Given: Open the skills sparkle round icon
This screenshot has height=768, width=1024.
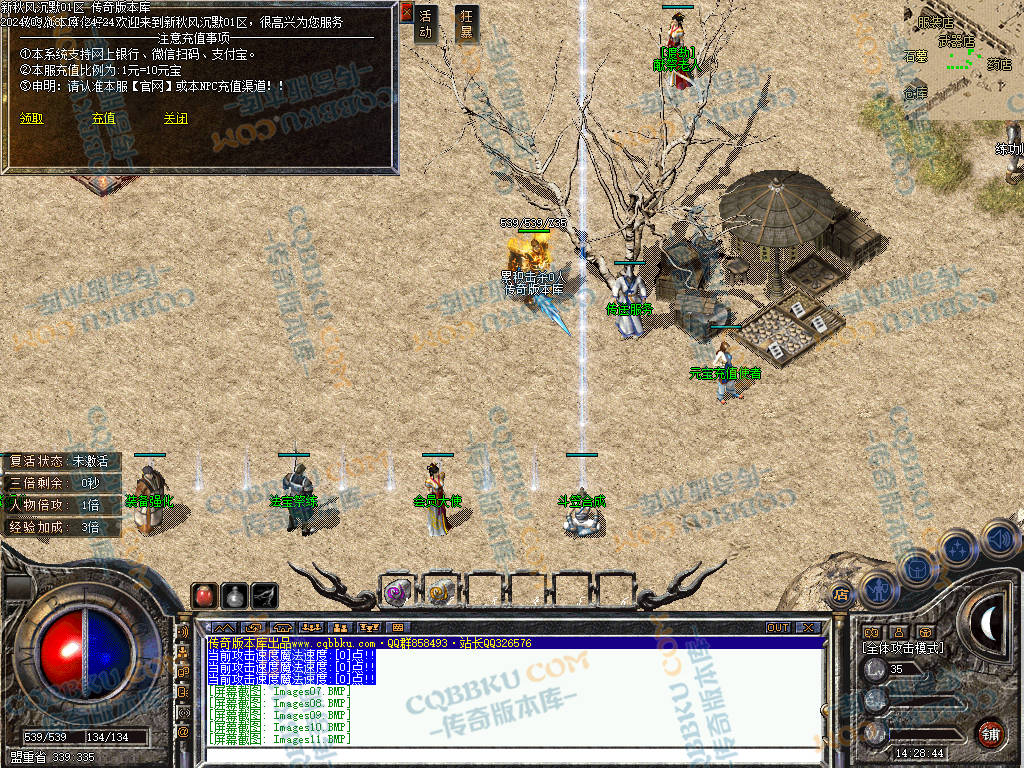Looking at the screenshot, I should (x=958, y=549).
